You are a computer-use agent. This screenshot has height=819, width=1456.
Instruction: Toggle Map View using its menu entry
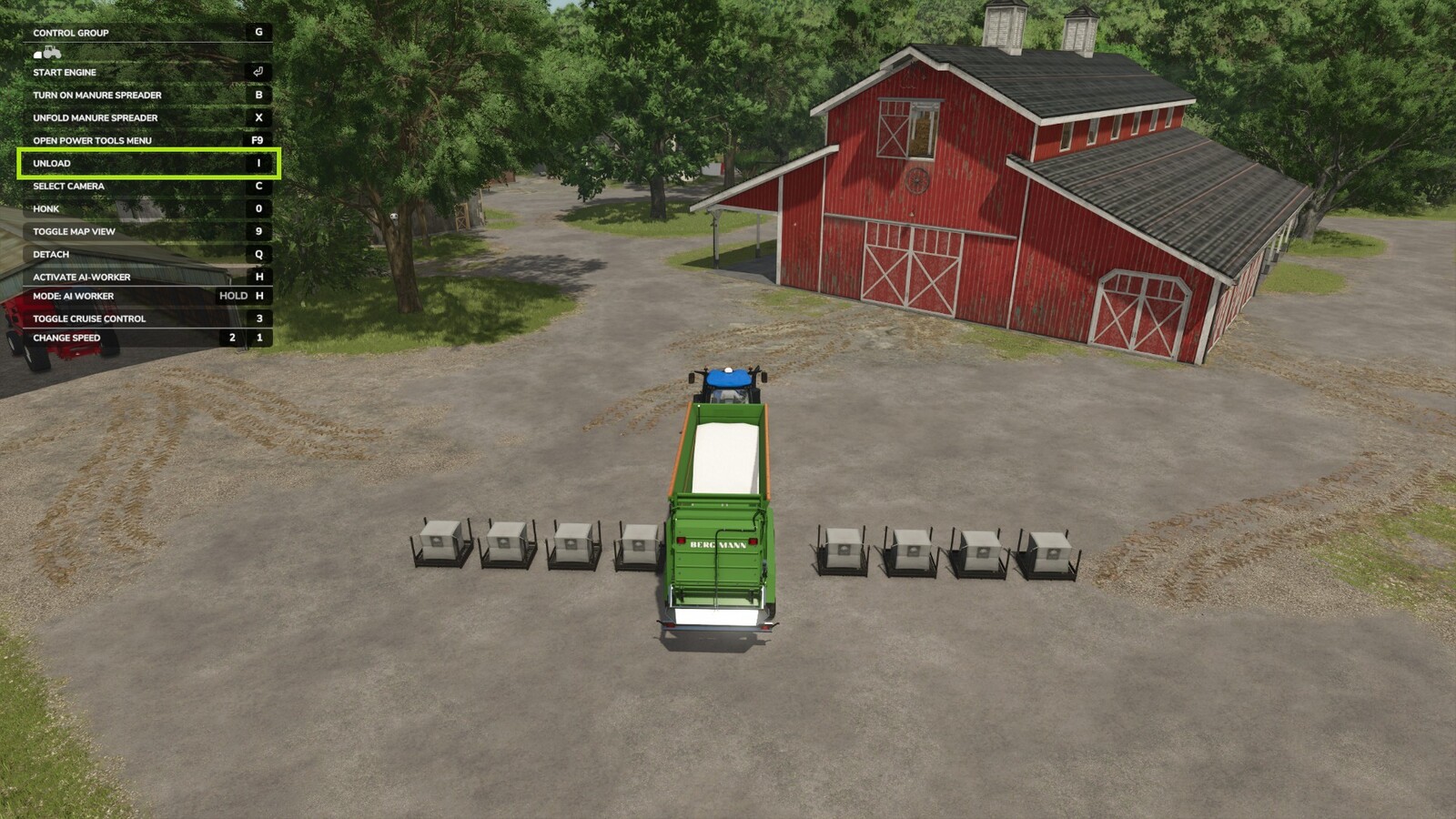[x=73, y=231]
